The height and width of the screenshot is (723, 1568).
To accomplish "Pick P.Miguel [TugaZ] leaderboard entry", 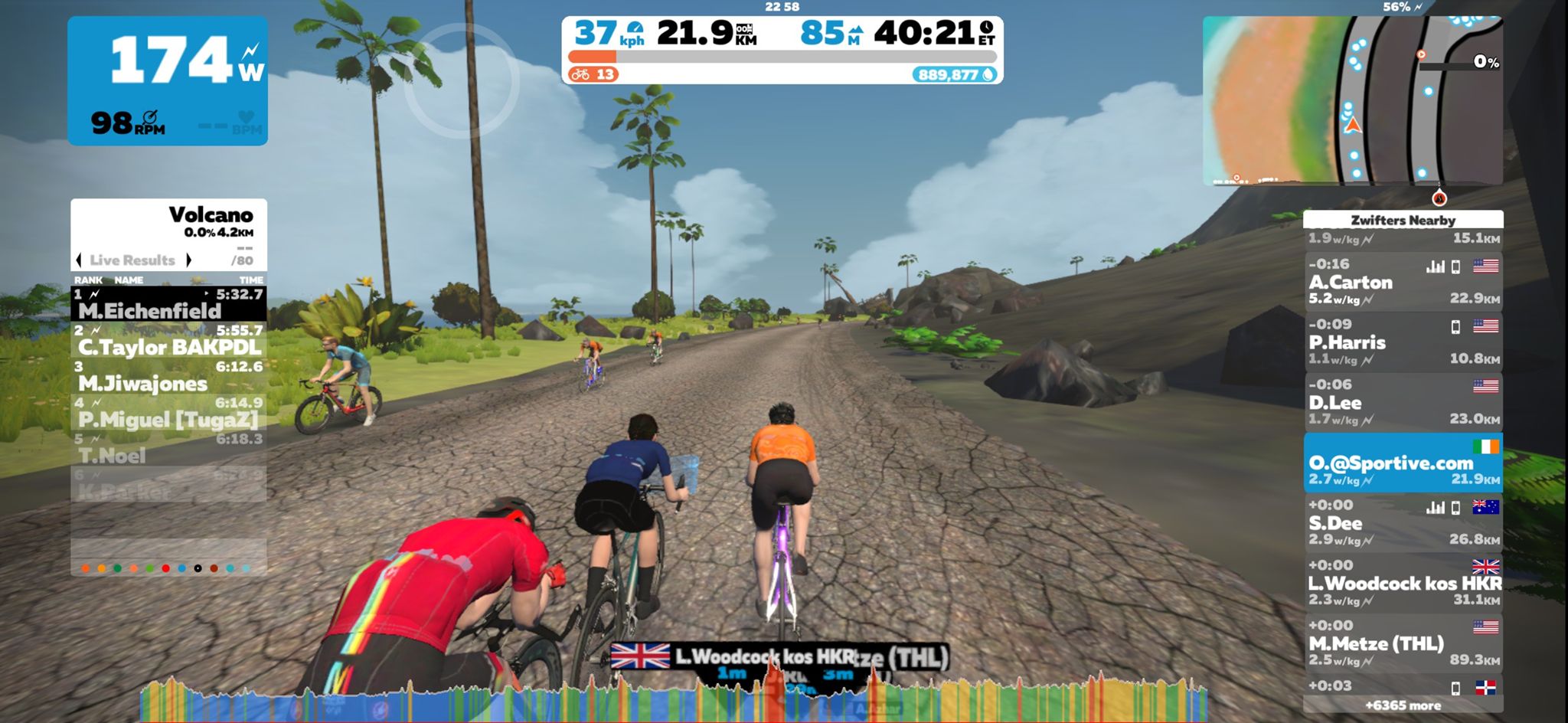I will coord(168,412).
